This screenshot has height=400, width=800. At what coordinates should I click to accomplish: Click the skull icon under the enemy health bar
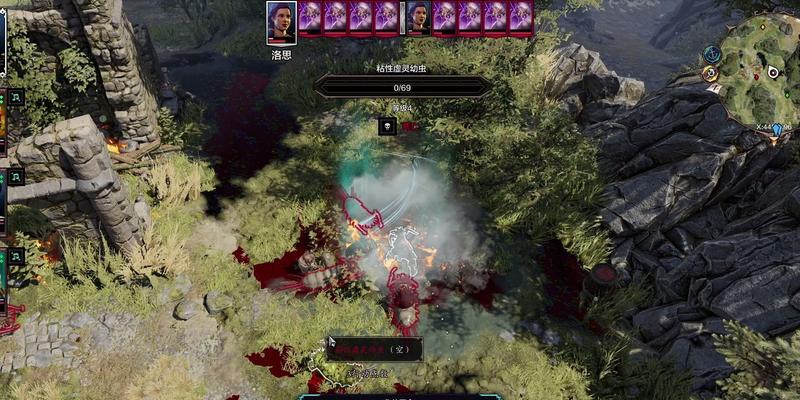[387, 126]
